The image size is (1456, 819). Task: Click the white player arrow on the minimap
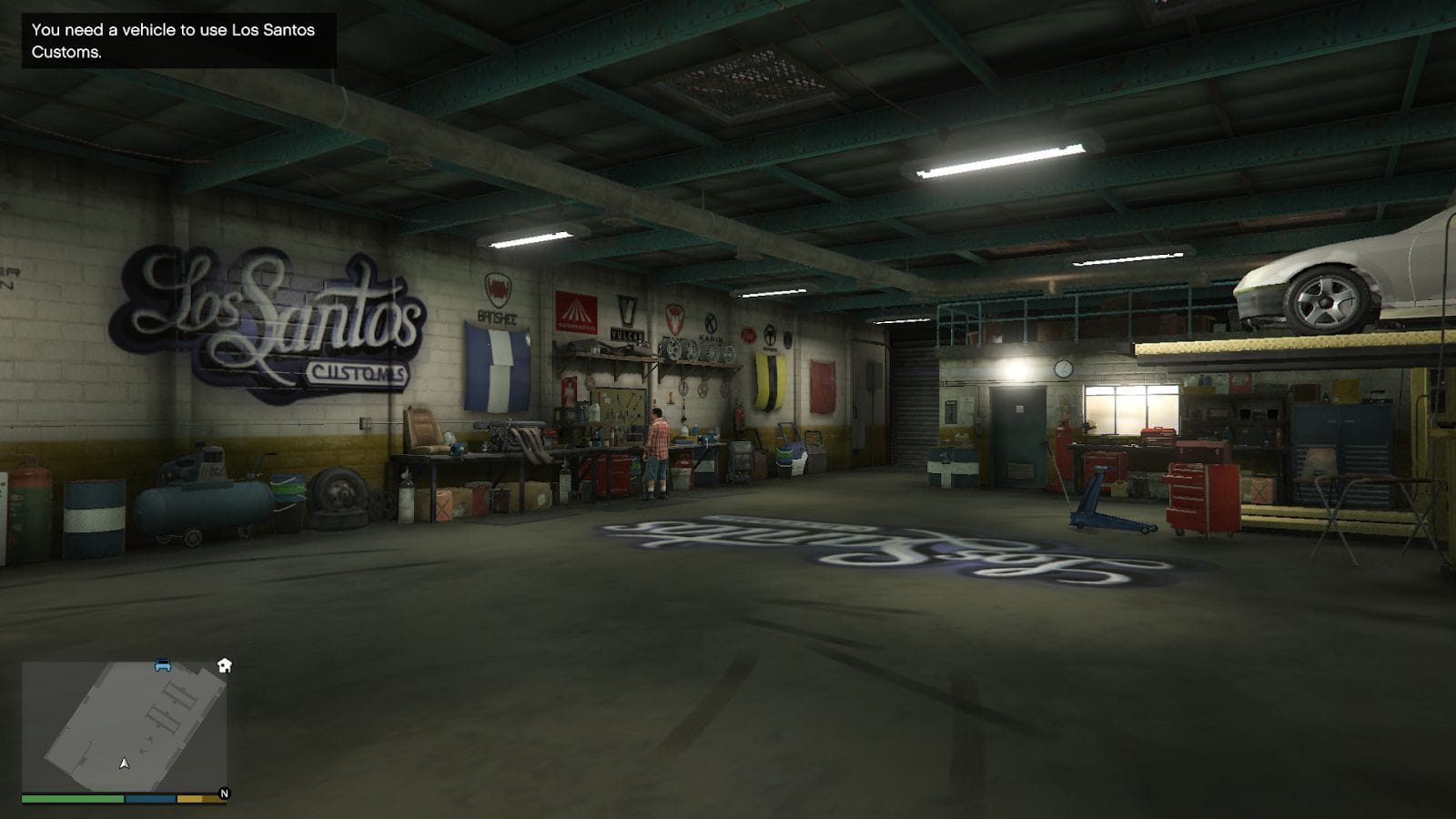123,764
